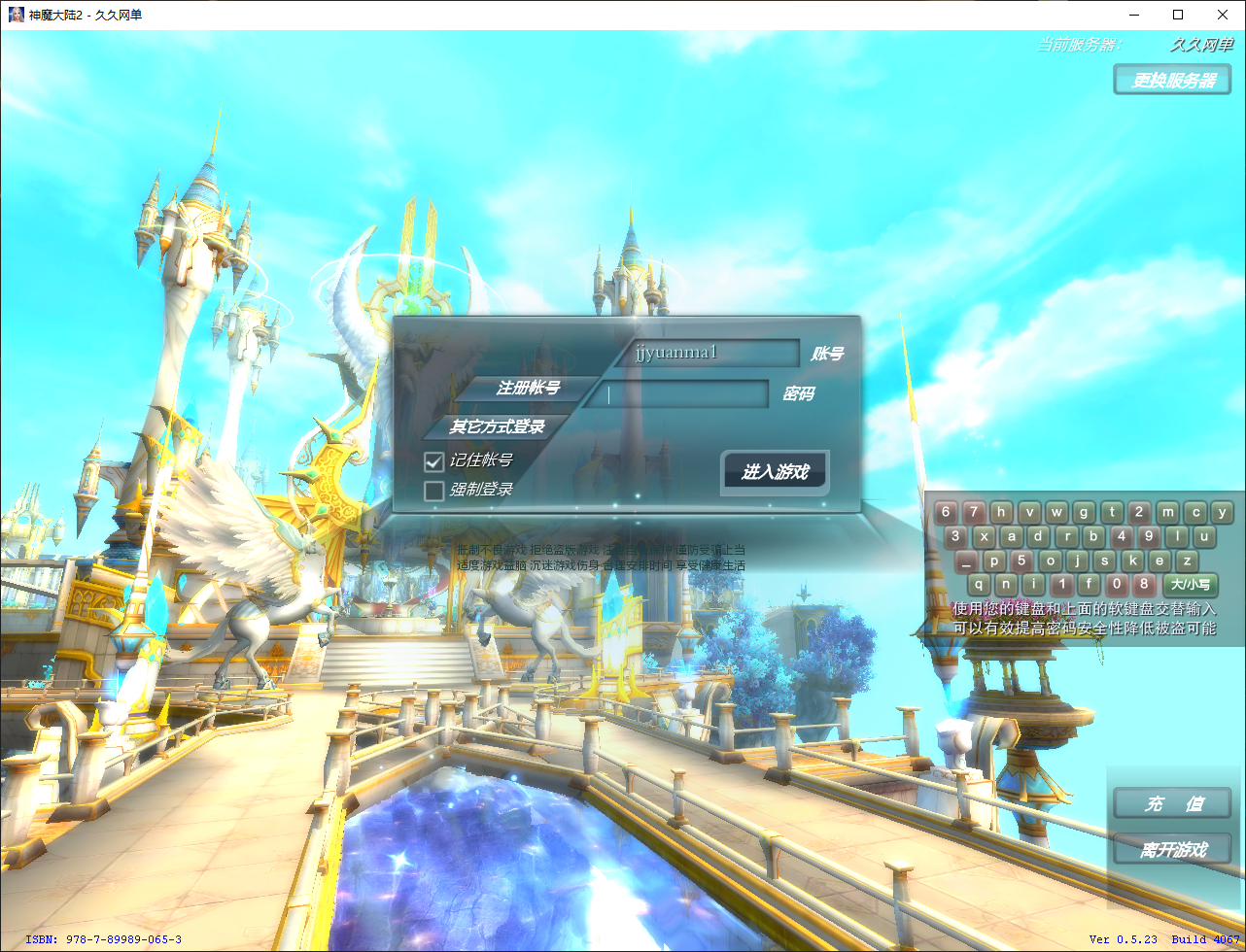Open 更换服务器 to change server
Image resolution: width=1246 pixels, height=952 pixels.
1174,80
